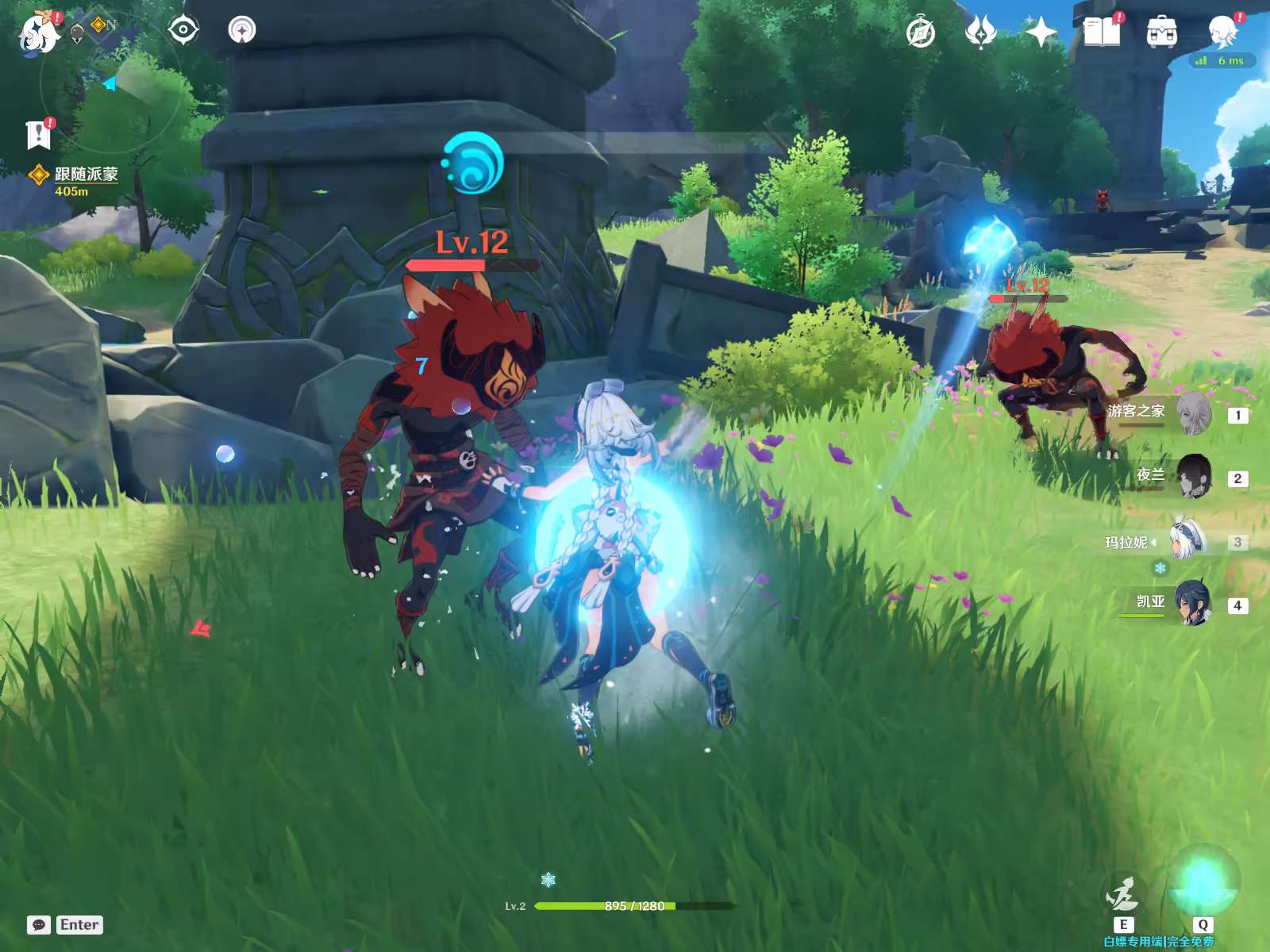Select party member 玛拉妮
1270x952 pixels.
[1187, 541]
